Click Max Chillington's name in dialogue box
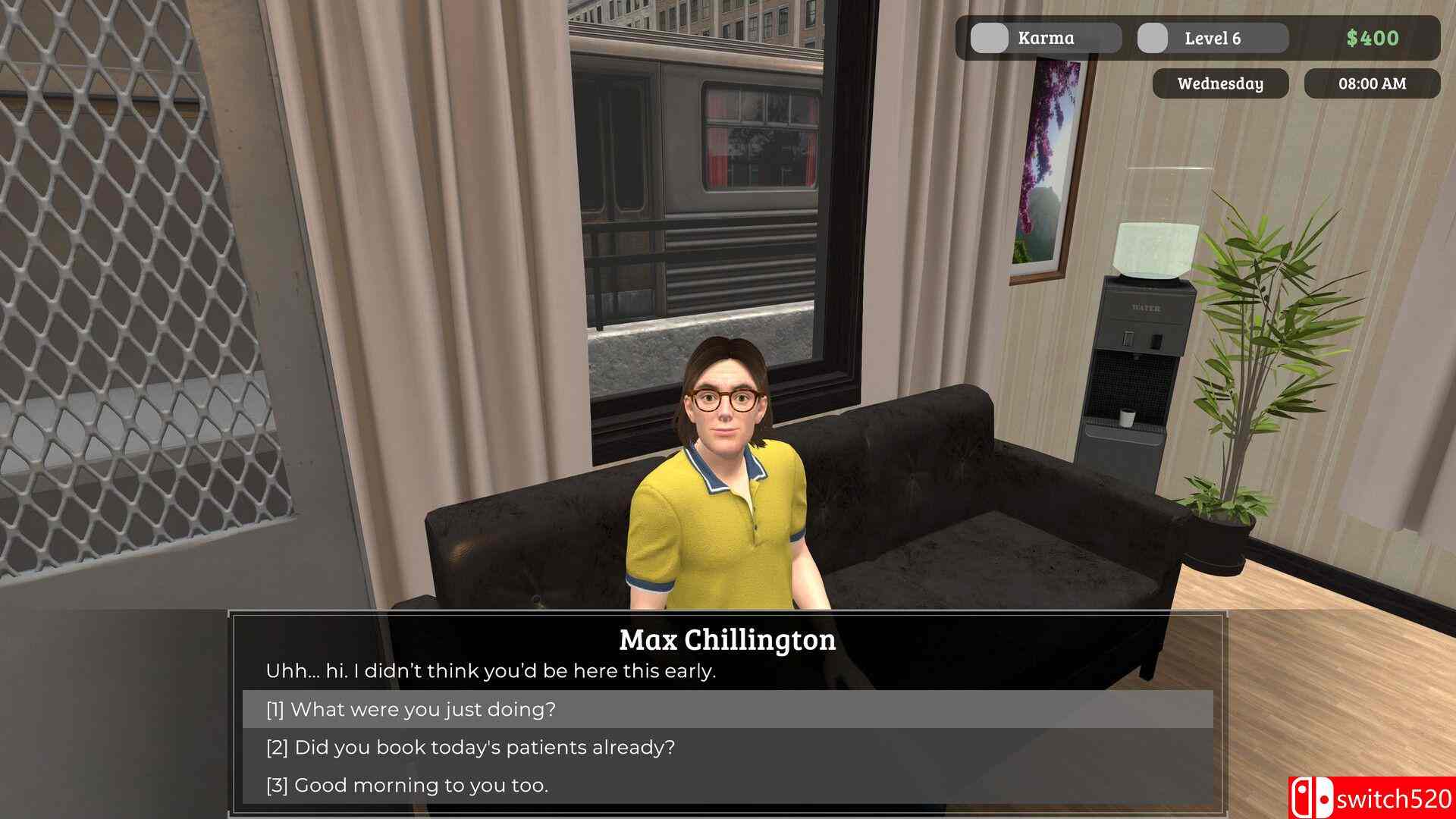 coord(726,640)
